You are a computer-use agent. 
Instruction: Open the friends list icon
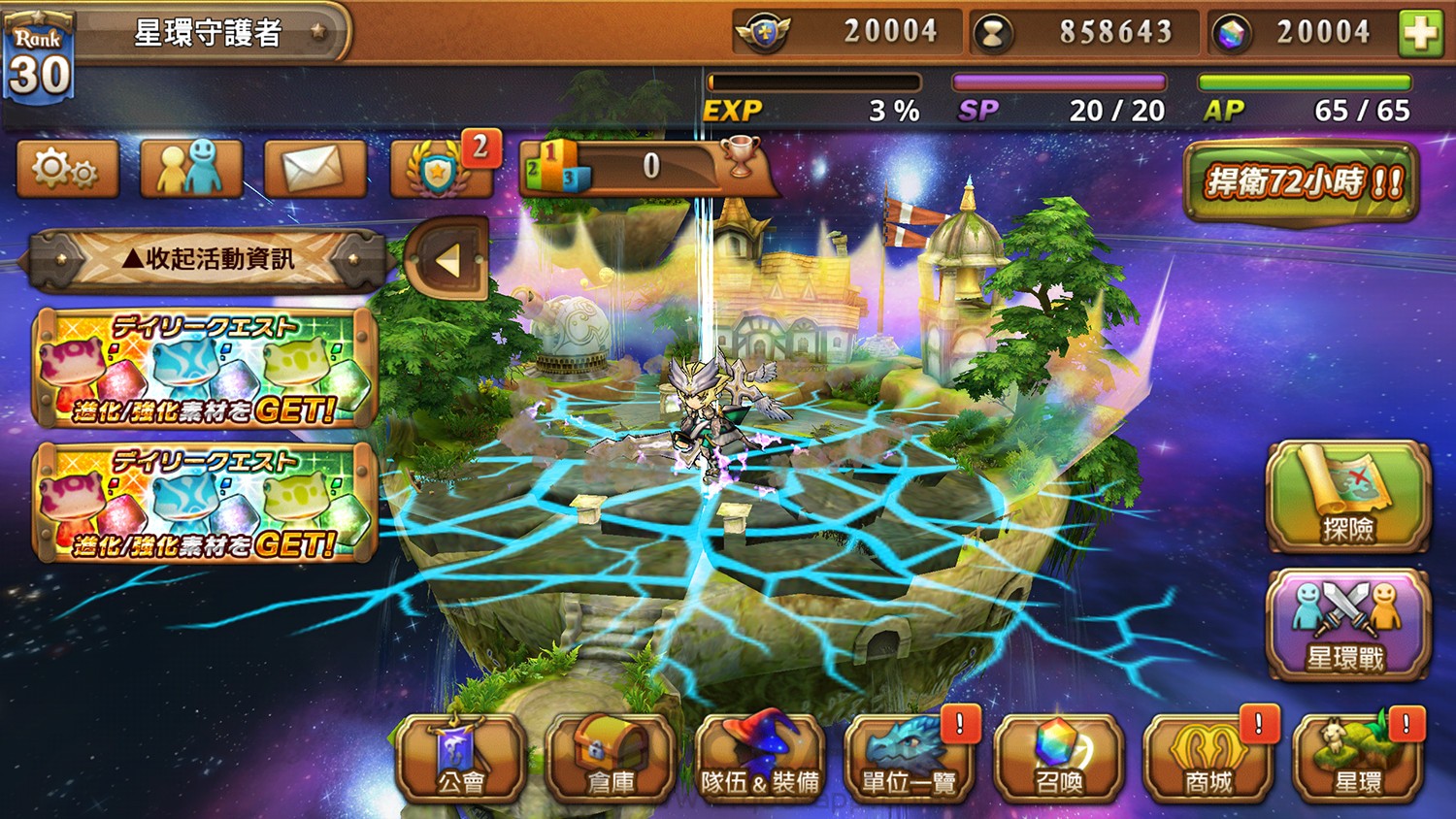pos(191,169)
